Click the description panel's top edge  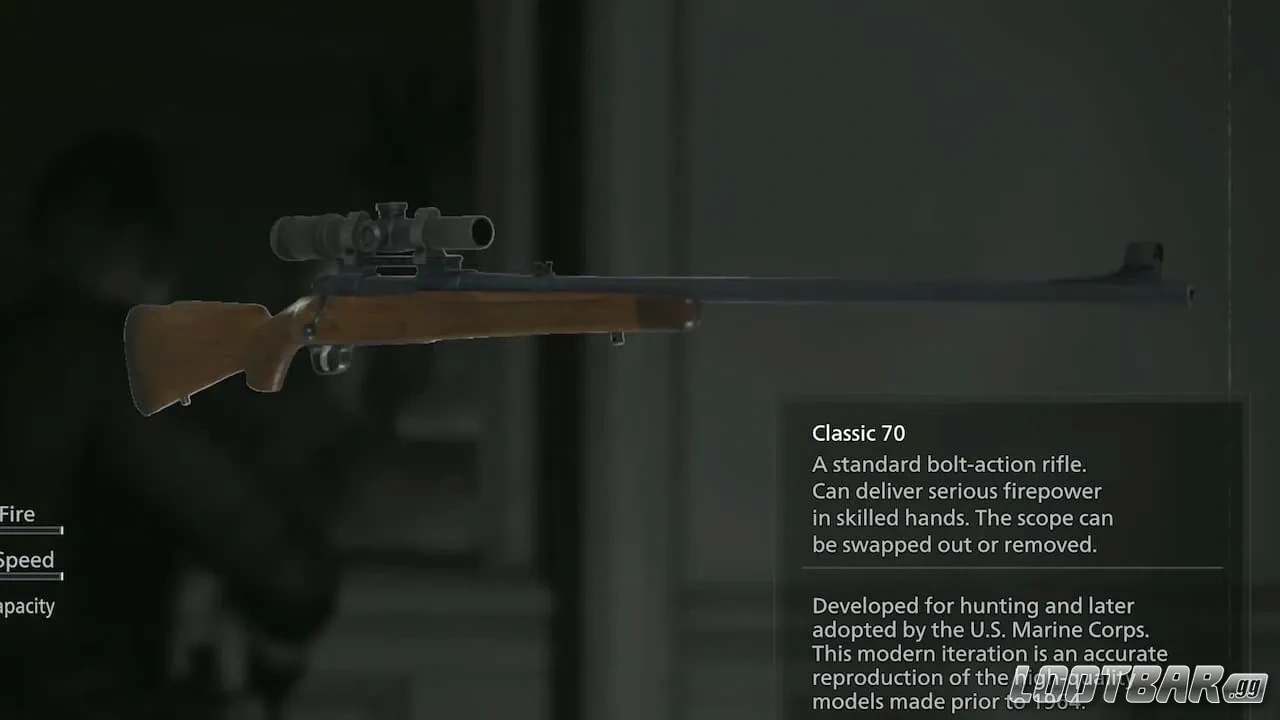[1012, 398]
